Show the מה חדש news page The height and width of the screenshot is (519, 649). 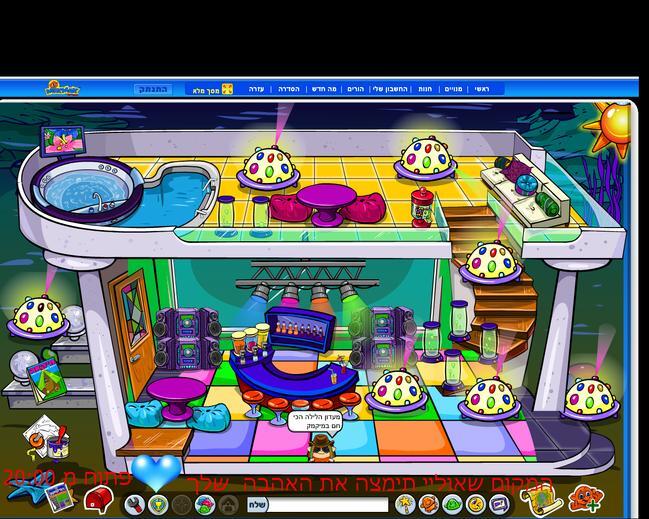(325, 89)
